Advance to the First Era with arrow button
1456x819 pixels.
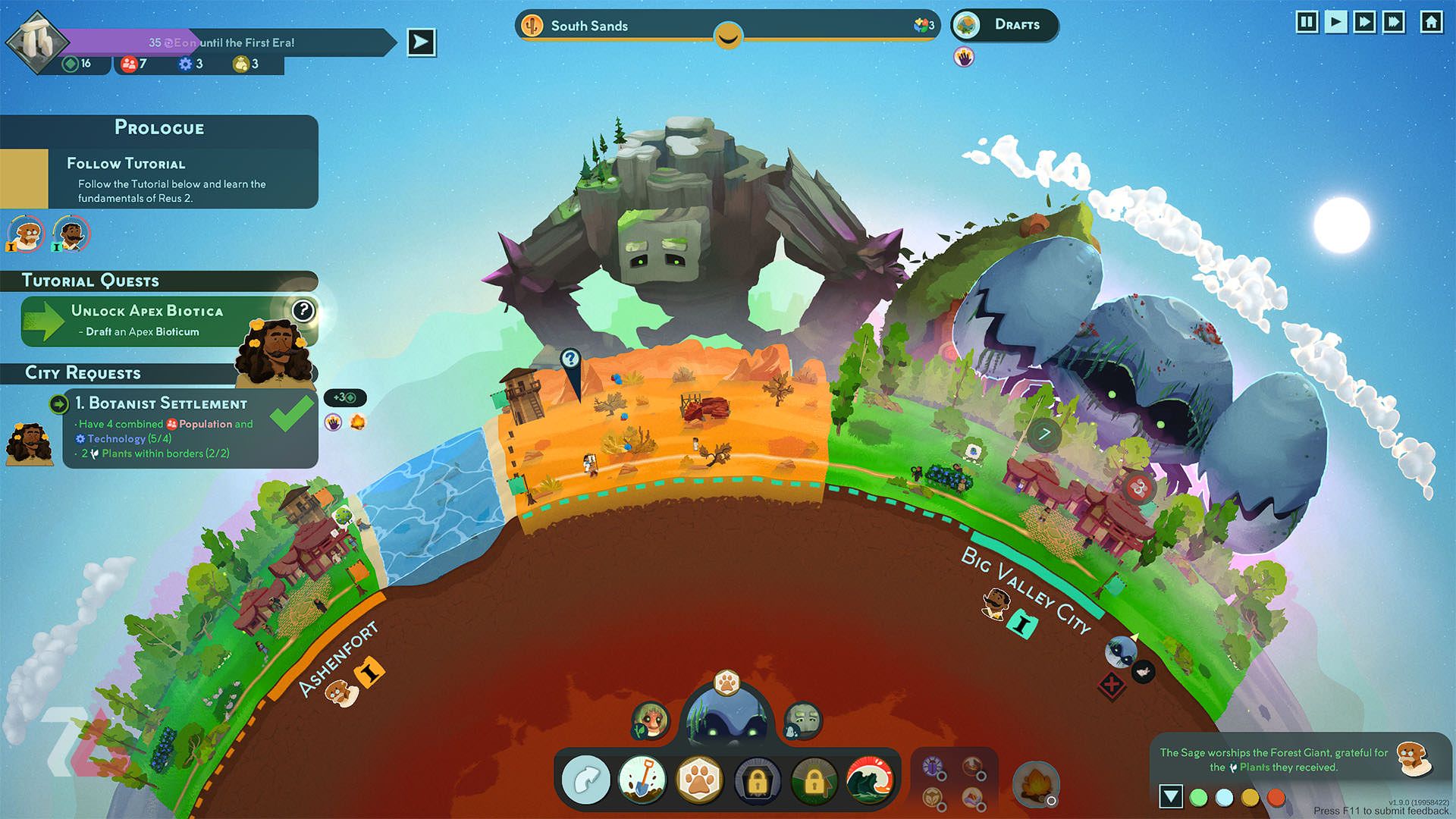(421, 42)
